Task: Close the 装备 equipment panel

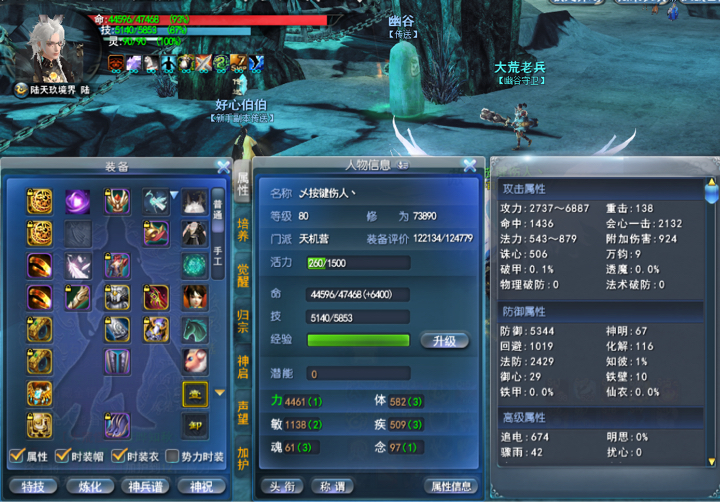Action: point(223,166)
